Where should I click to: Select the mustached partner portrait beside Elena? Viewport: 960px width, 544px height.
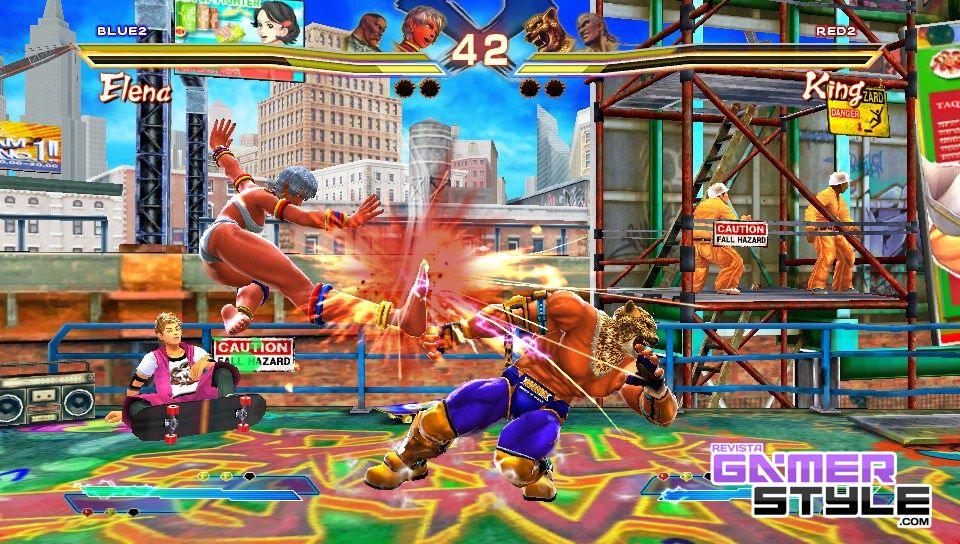point(368,32)
